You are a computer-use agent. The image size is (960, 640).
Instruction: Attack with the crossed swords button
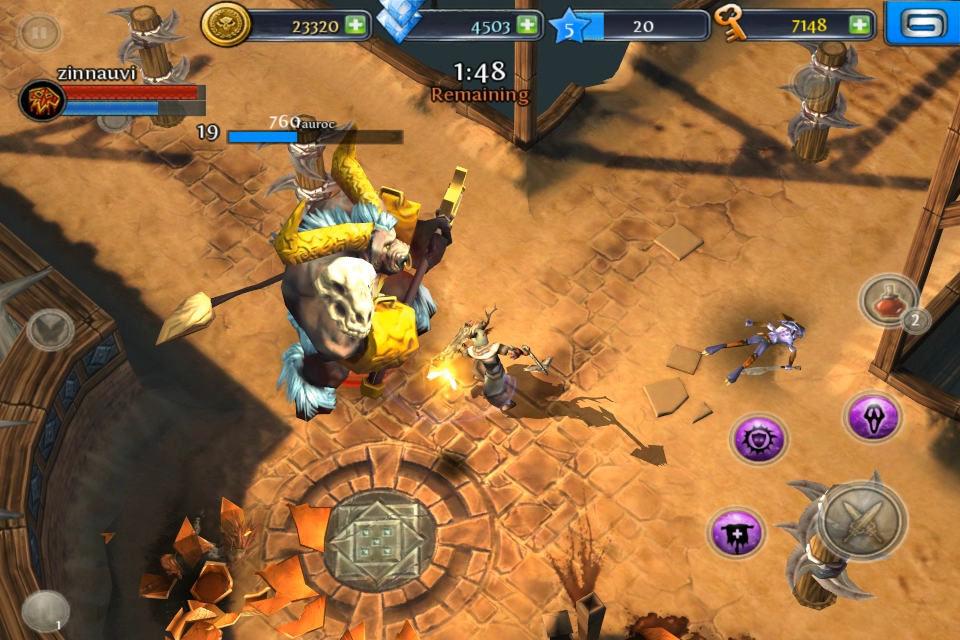pyautogui.click(x=862, y=520)
